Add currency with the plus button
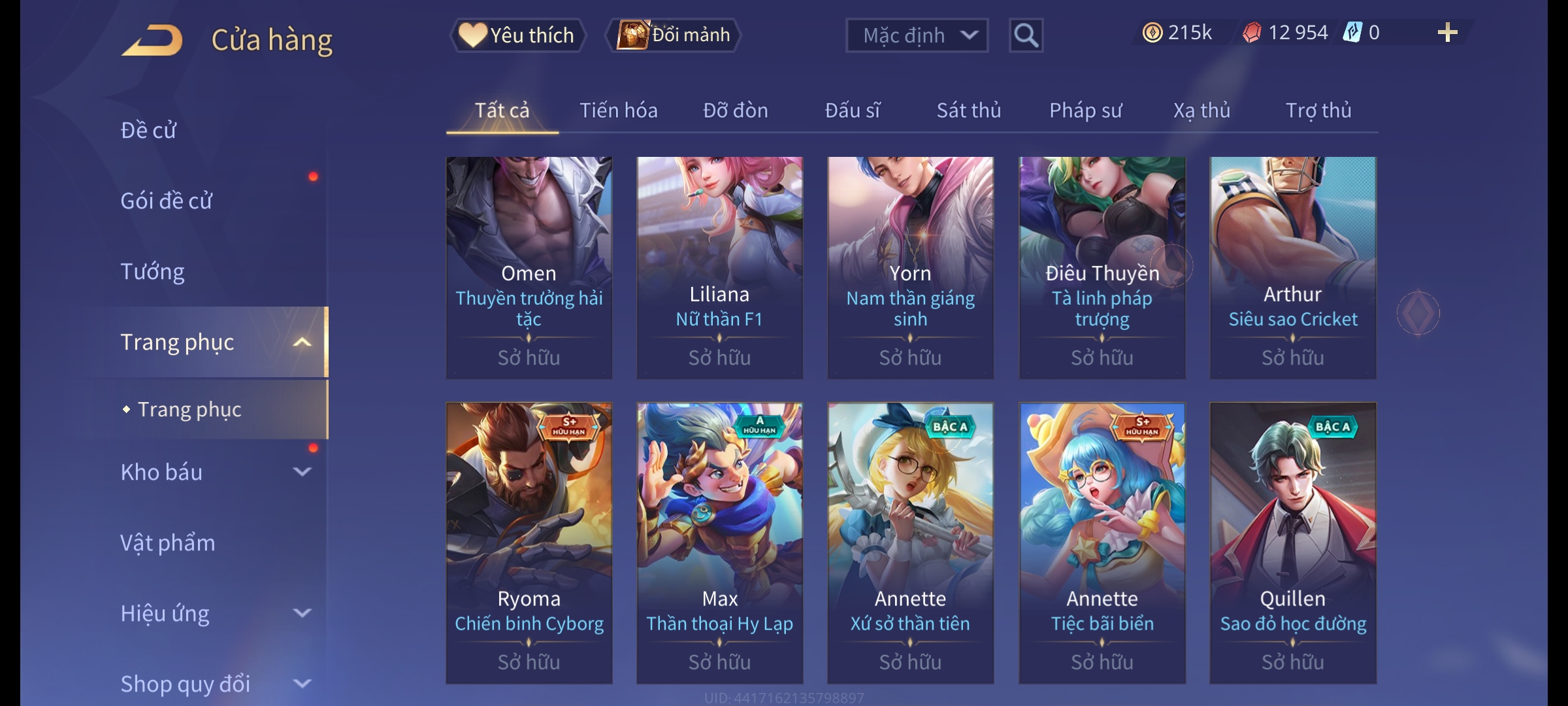 point(1447,33)
